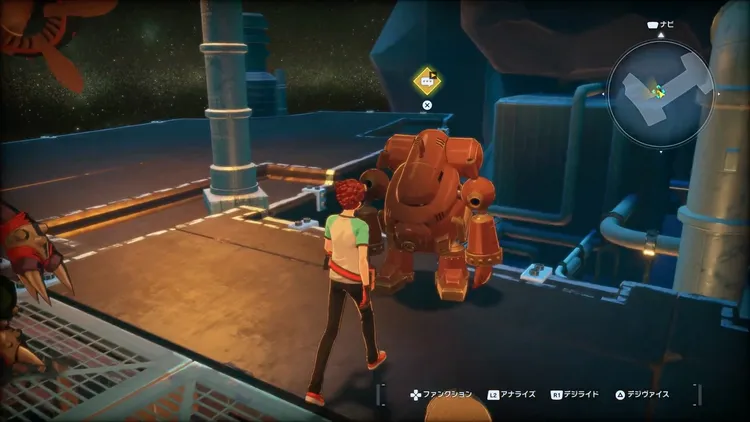Open the circular minimap
The width and height of the screenshot is (750, 422).
[x=660, y=94]
